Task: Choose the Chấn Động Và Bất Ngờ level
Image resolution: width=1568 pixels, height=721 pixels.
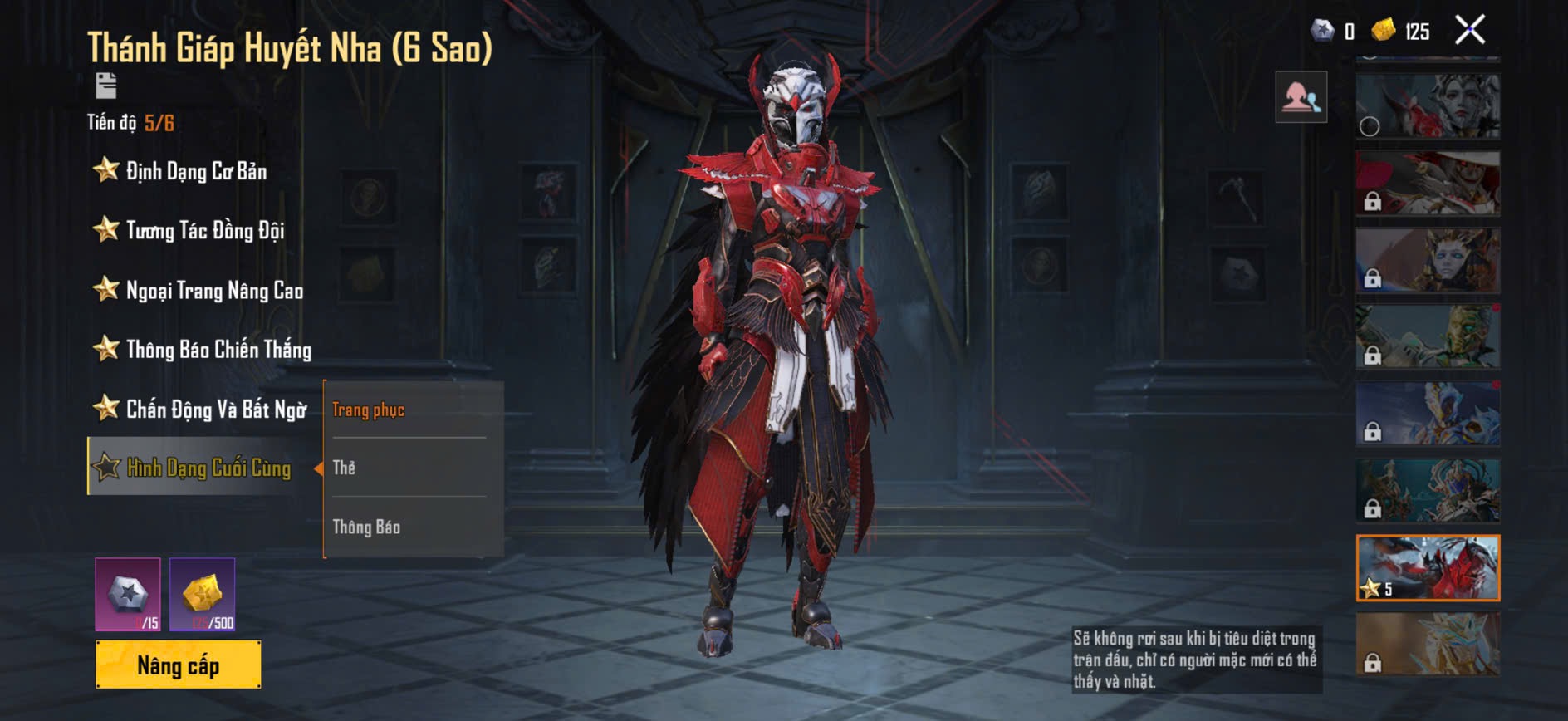Action: (215, 409)
